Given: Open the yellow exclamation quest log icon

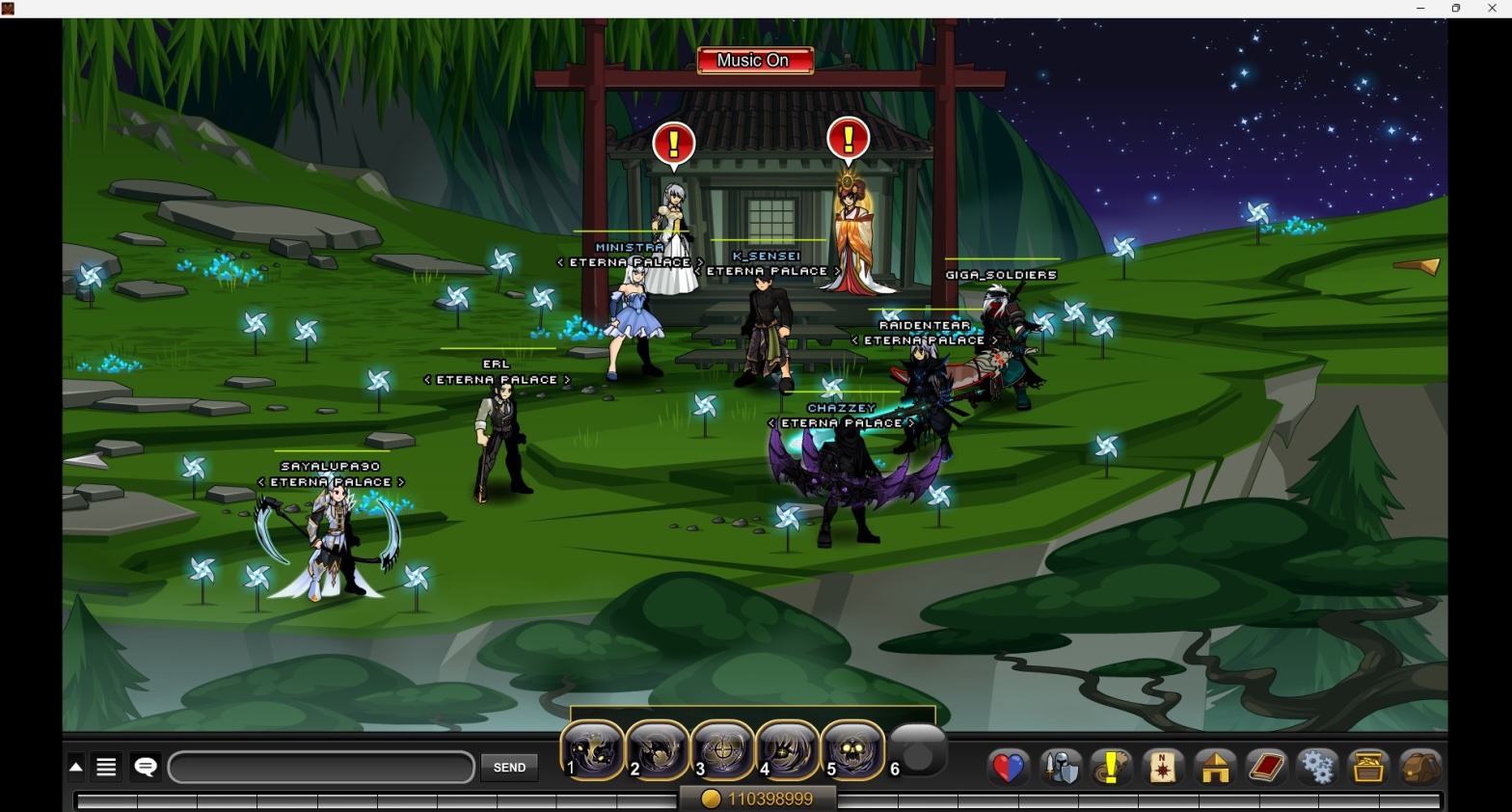Looking at the screenshot, I should (x=1112, y=768).
